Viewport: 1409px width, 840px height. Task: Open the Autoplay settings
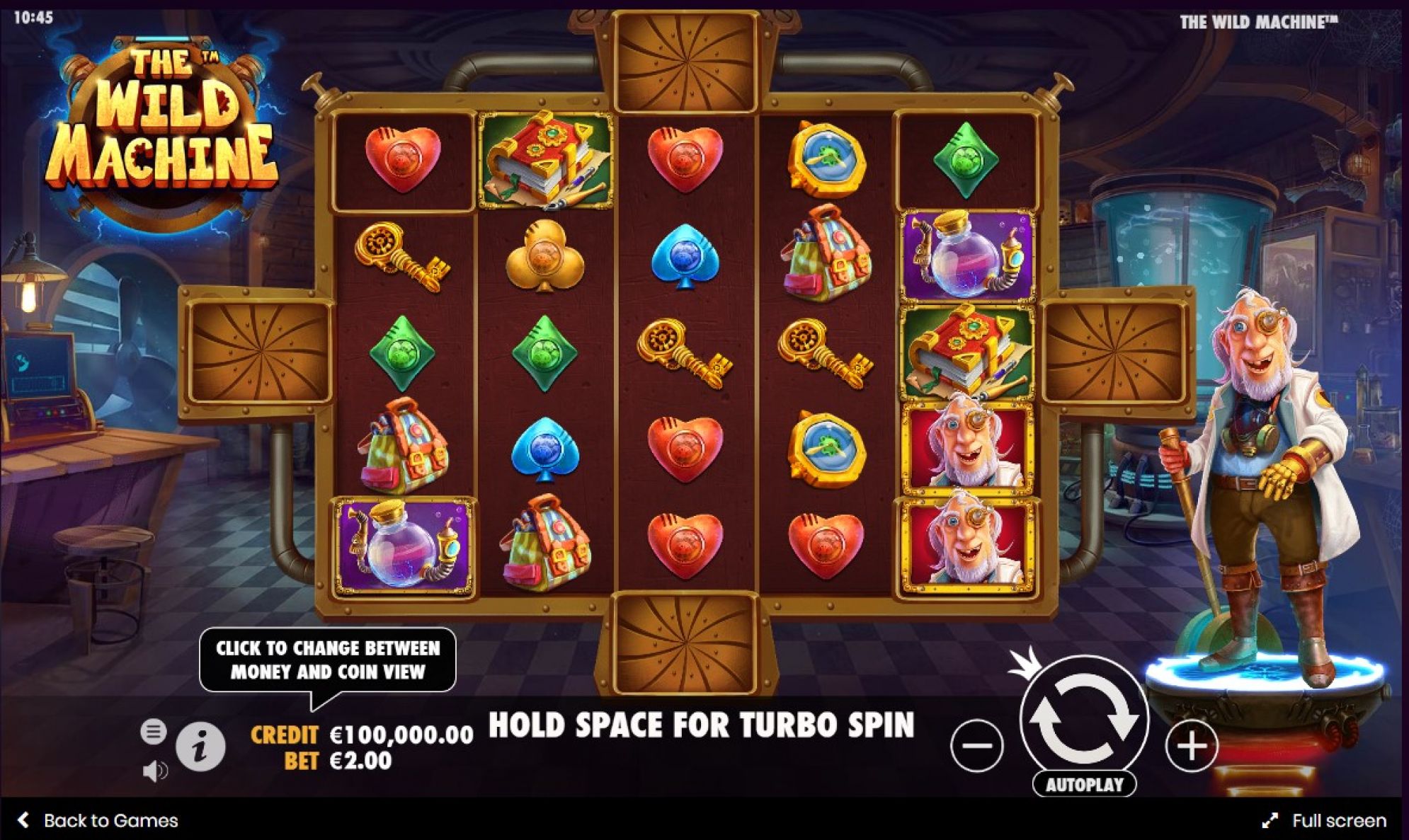click(x=1084, y=784)
